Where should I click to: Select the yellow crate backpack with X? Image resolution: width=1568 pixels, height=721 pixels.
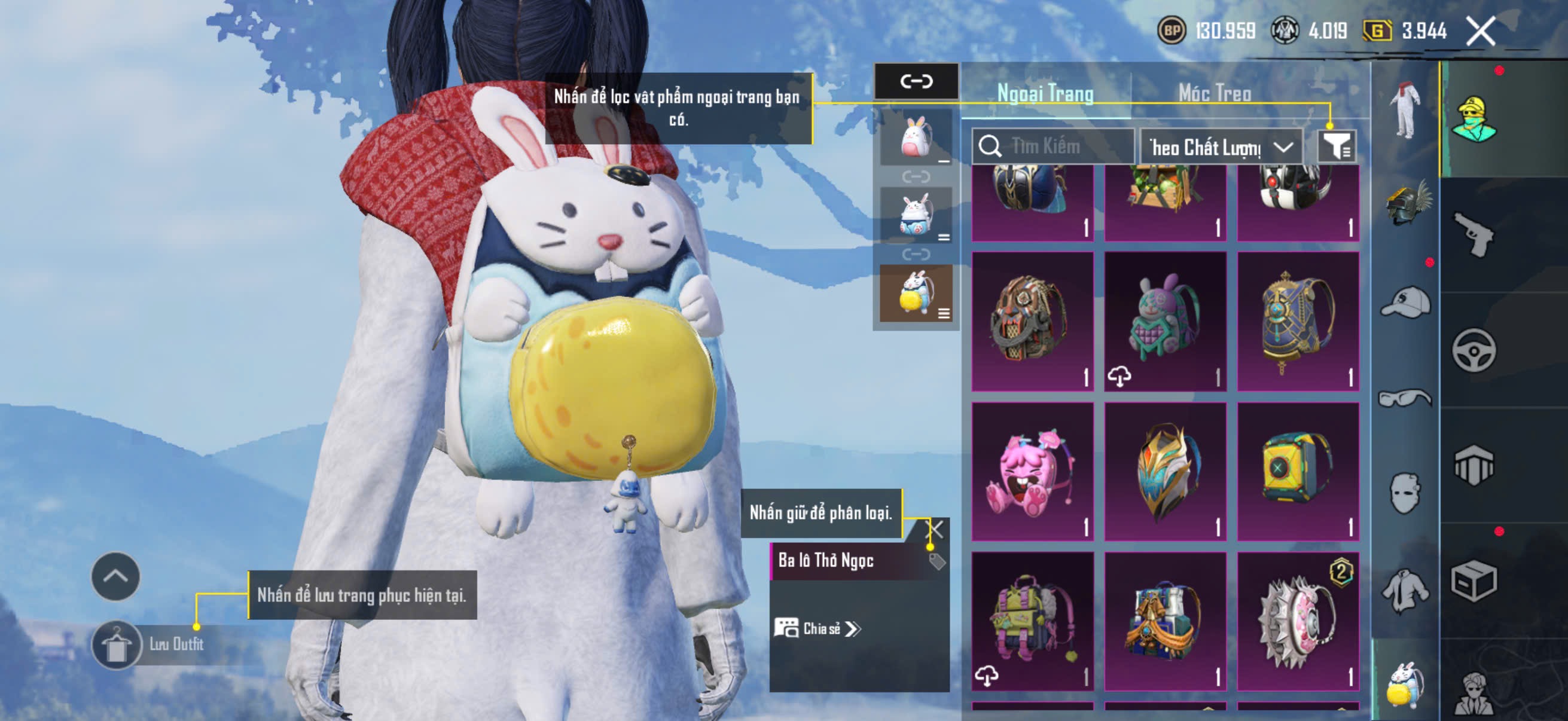[x=1298, y=472]
